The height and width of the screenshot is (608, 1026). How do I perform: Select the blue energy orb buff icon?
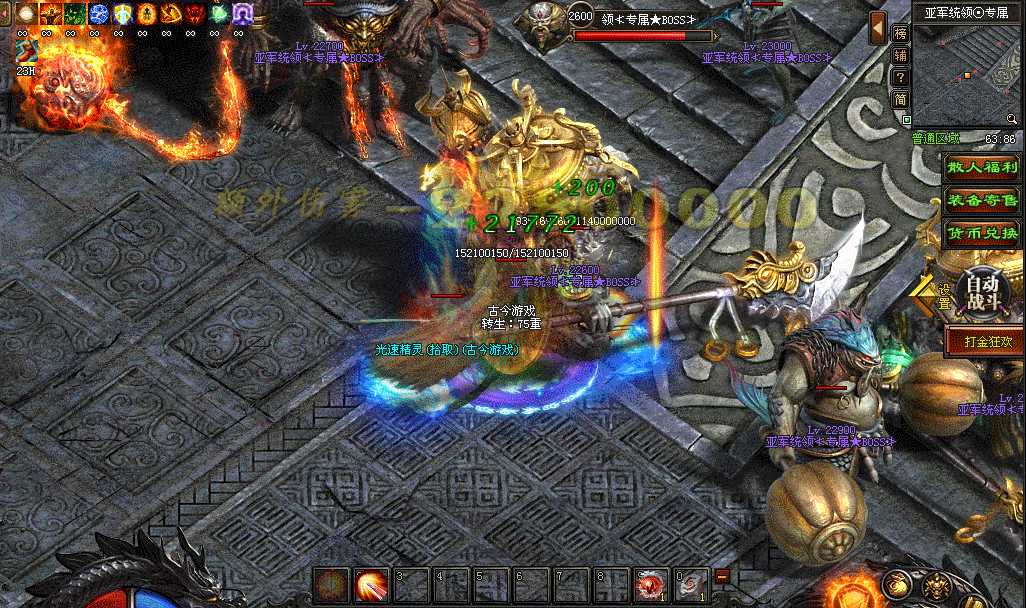pos(99,14)
